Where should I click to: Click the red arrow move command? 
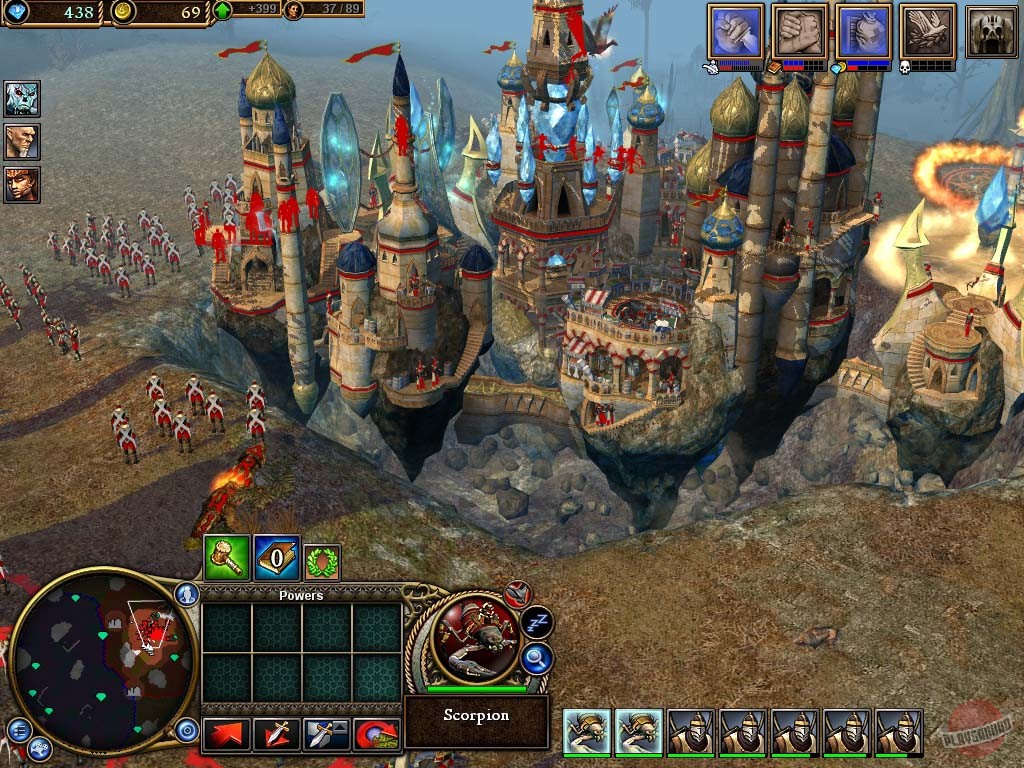[x=227, y=735]
